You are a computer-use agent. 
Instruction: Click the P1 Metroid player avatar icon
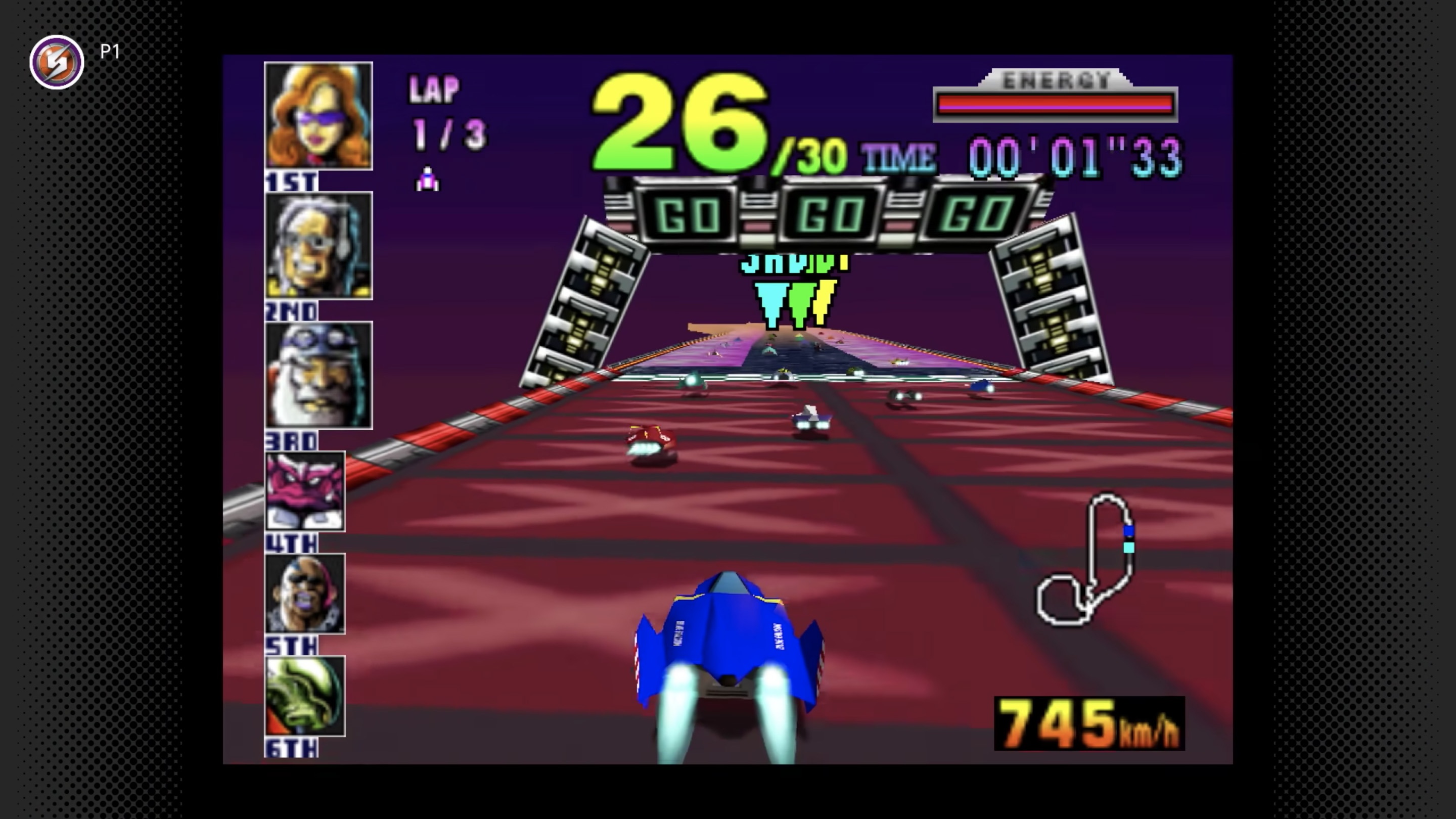tap(57, 62)
